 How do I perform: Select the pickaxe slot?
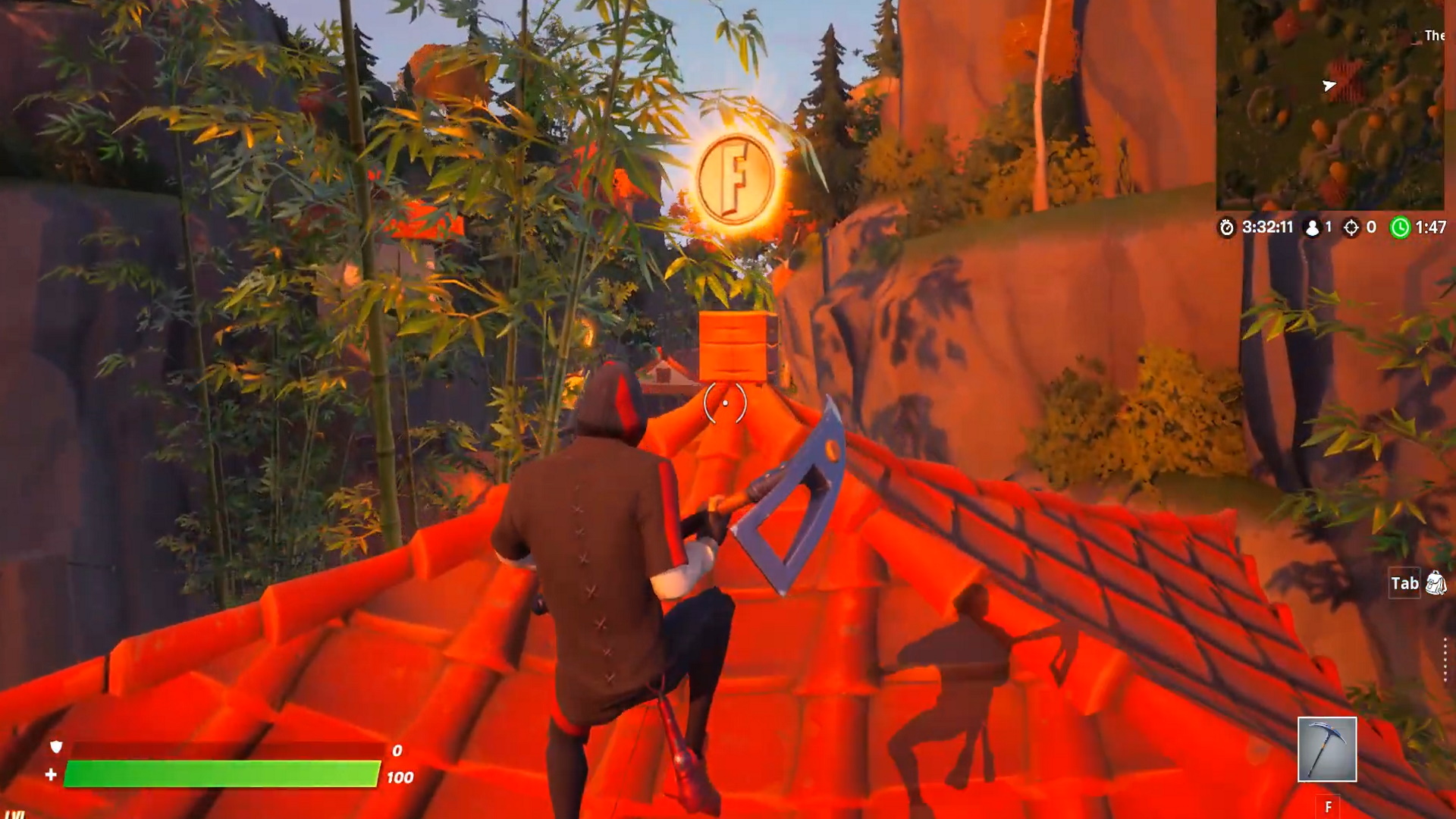1327,749
